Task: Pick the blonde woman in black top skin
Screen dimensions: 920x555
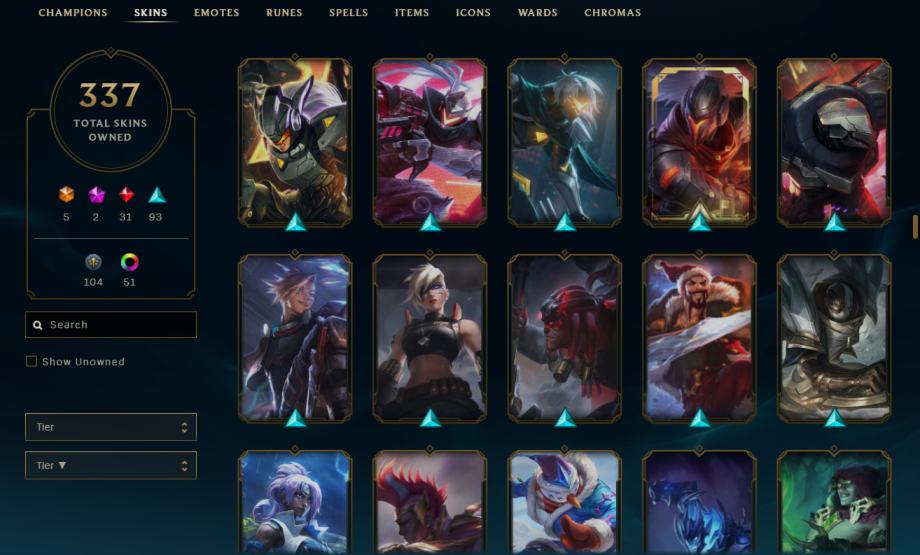Action: 430,337
